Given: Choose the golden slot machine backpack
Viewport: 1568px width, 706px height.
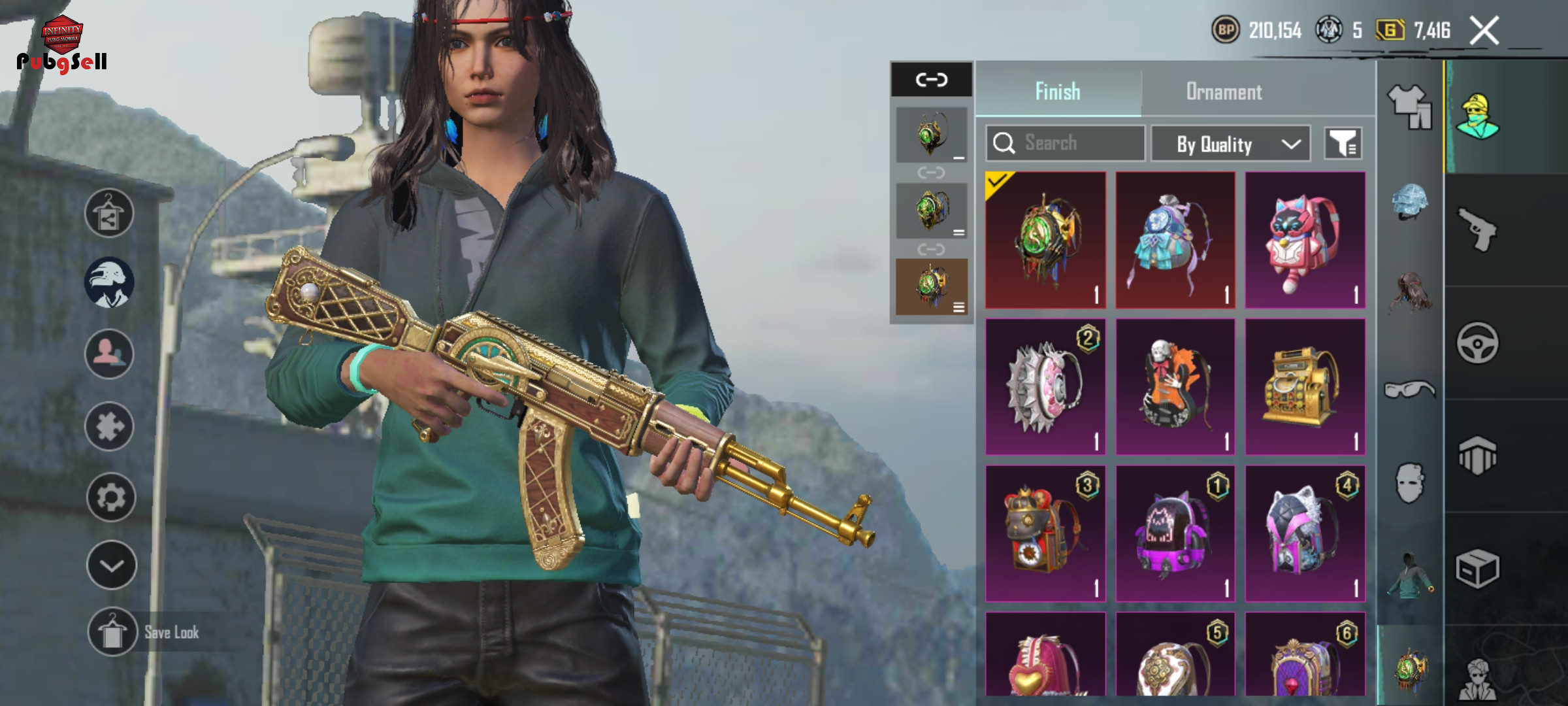Looking at the screenshot, I should (x=1305, y=387).
